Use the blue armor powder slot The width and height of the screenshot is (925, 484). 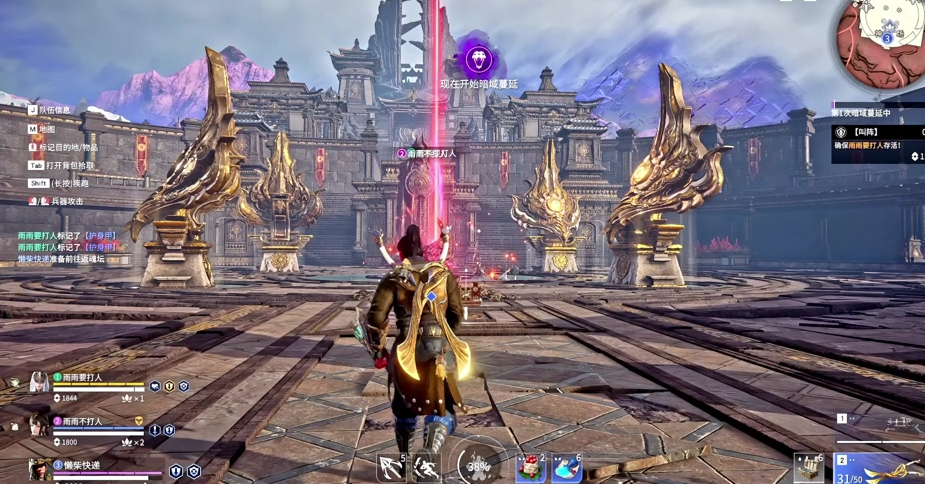click(x=567, y=467)
